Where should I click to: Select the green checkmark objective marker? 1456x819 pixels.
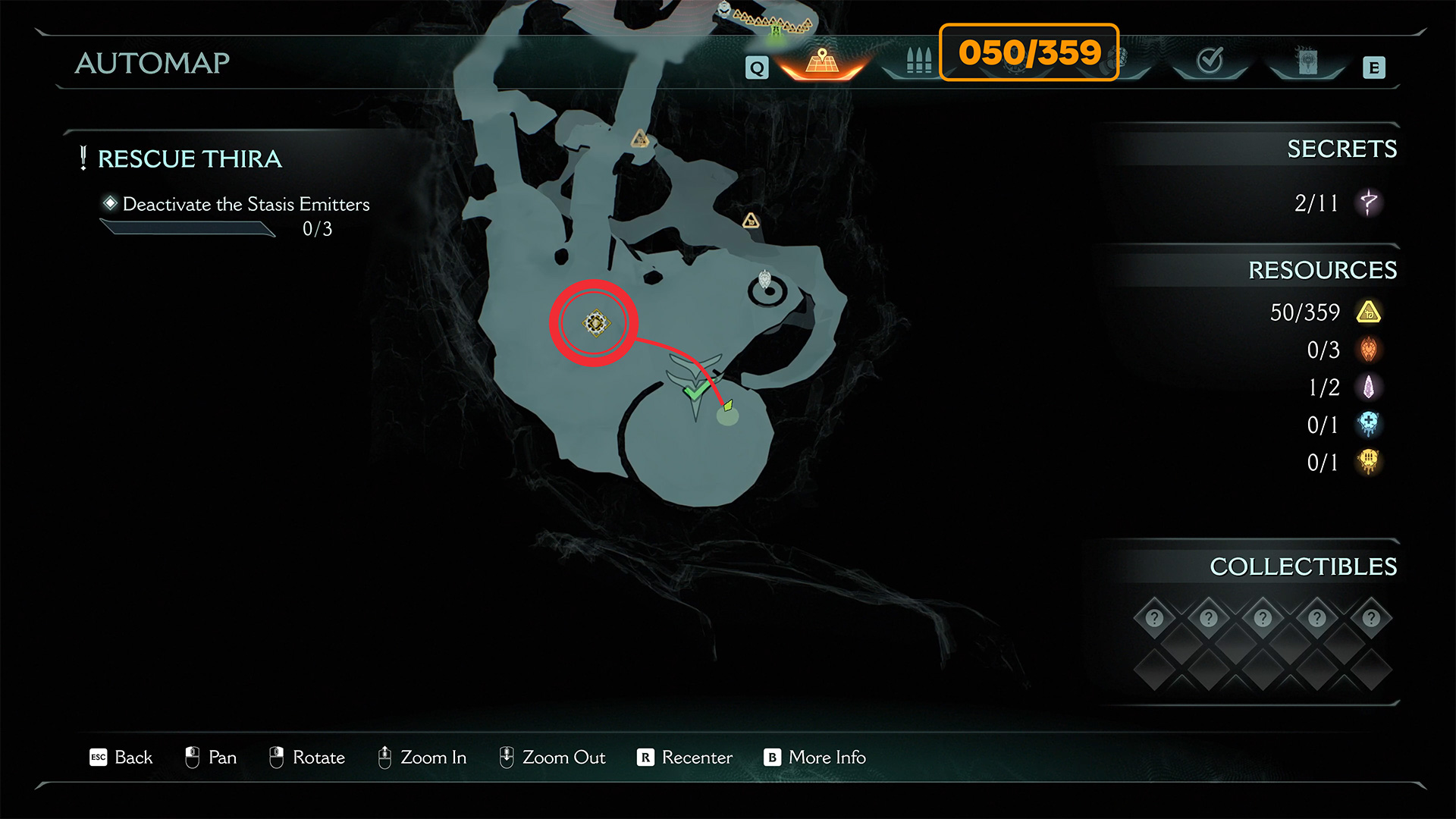click(694, 391)
